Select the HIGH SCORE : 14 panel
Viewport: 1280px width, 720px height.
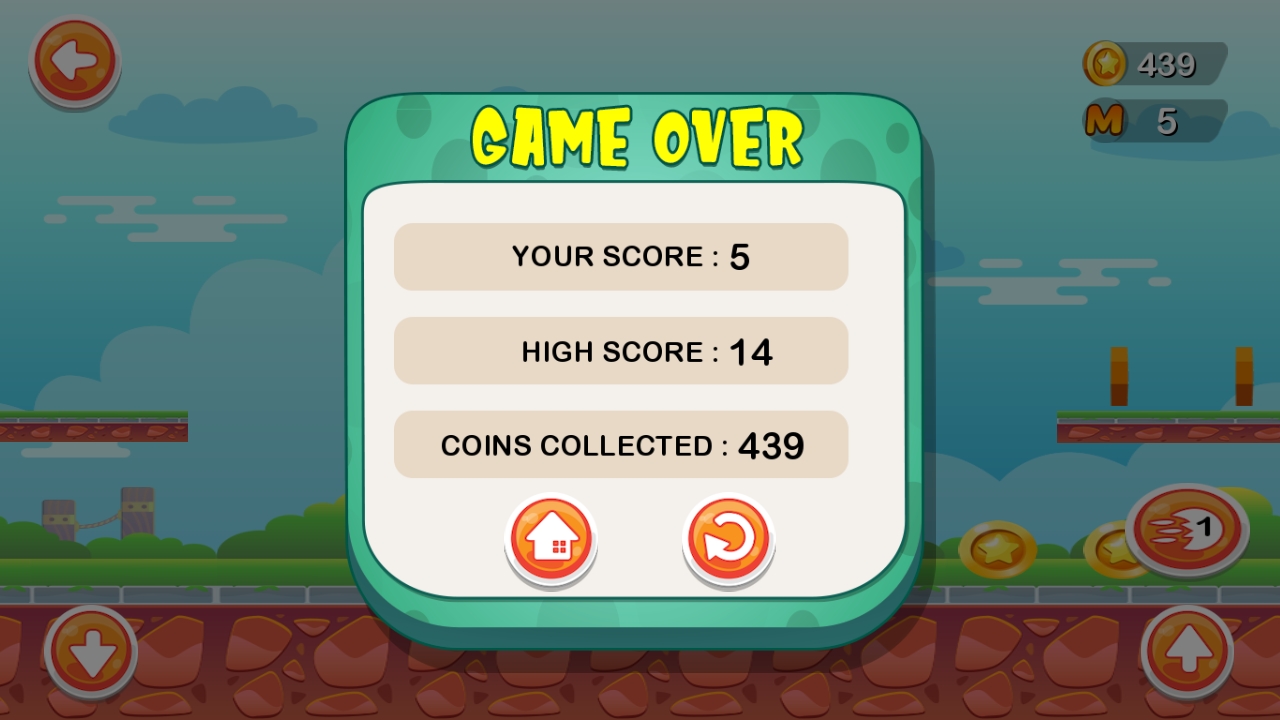click(621, 351)
